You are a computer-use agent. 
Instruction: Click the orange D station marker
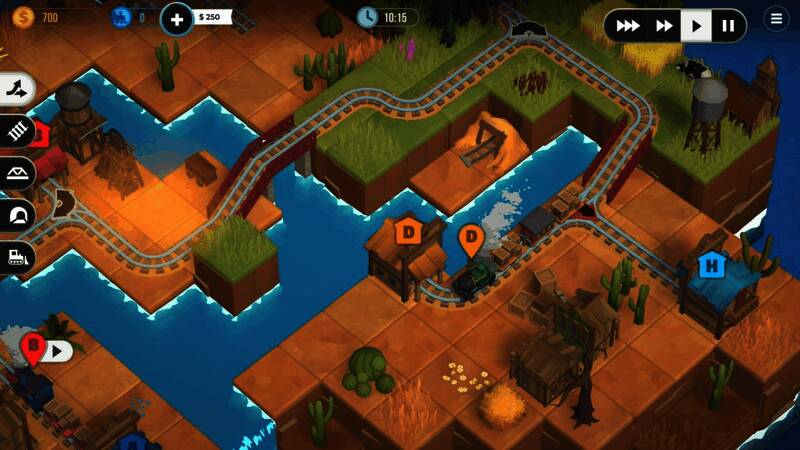pyautogui.click(x=408, y=232)
